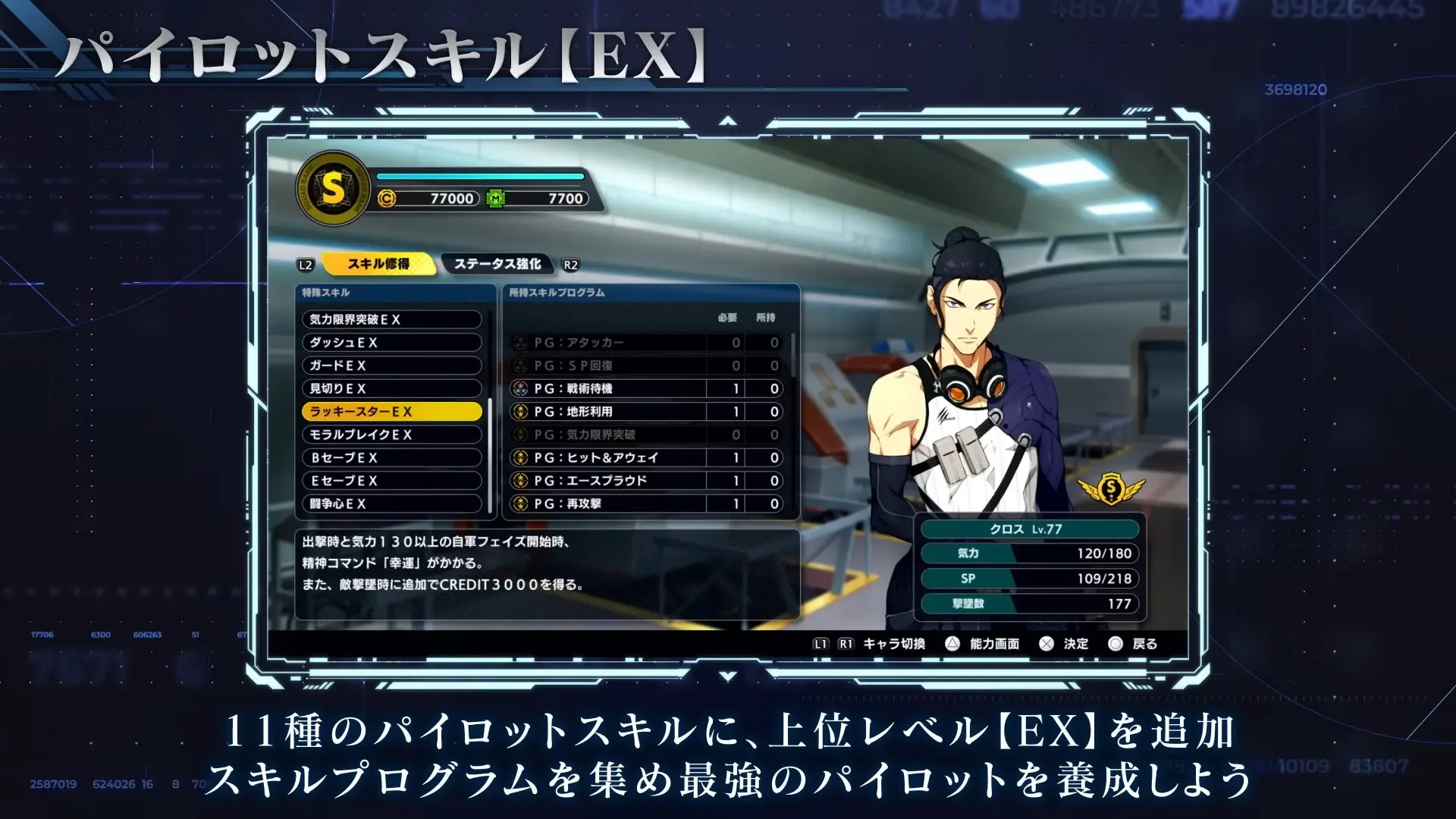This screenshot has width=1456, height=819.
Task: Switch to the スキル修得 tab
Action: [x=378, y=264]
